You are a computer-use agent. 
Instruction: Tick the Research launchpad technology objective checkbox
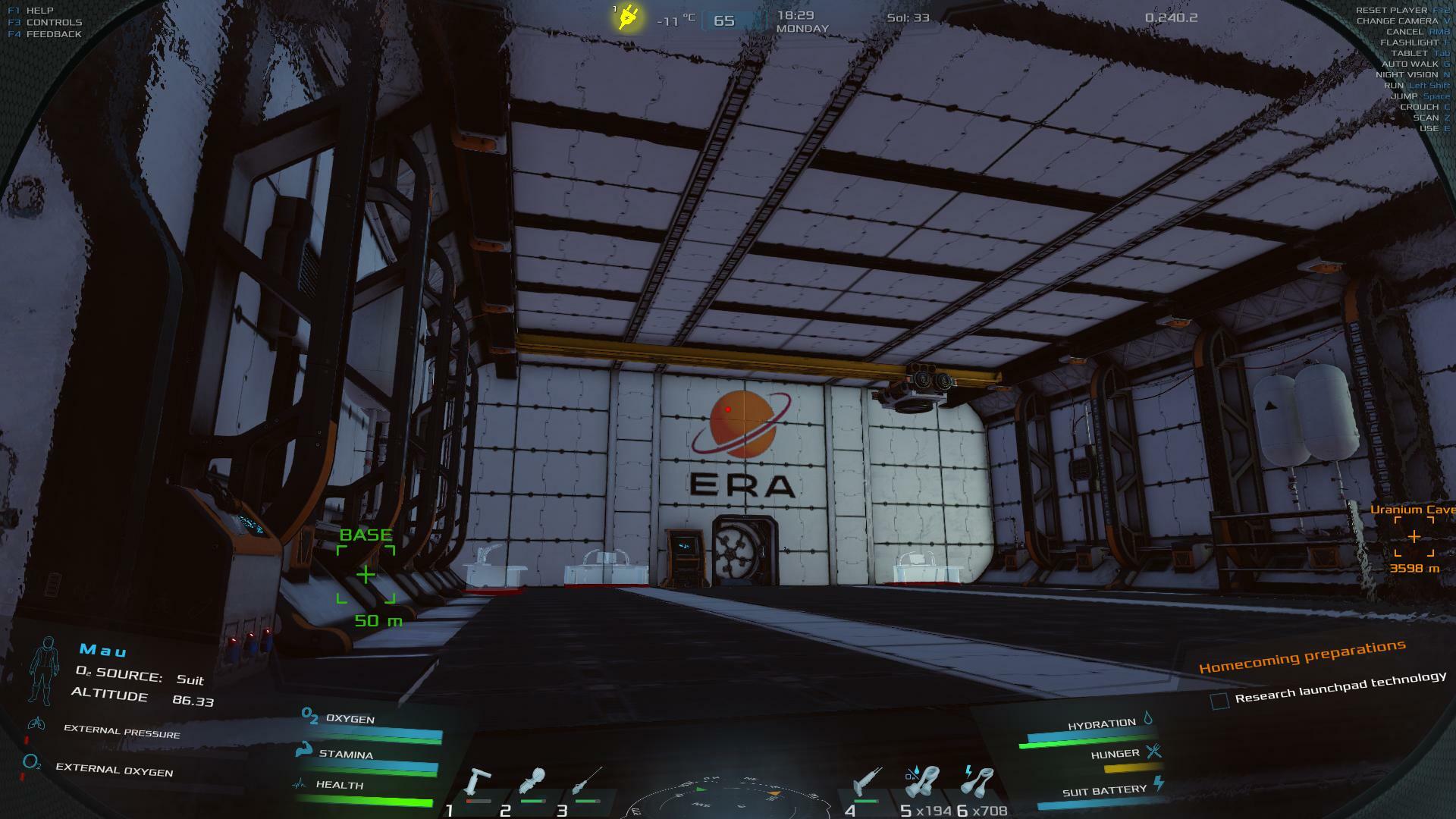1219,701
